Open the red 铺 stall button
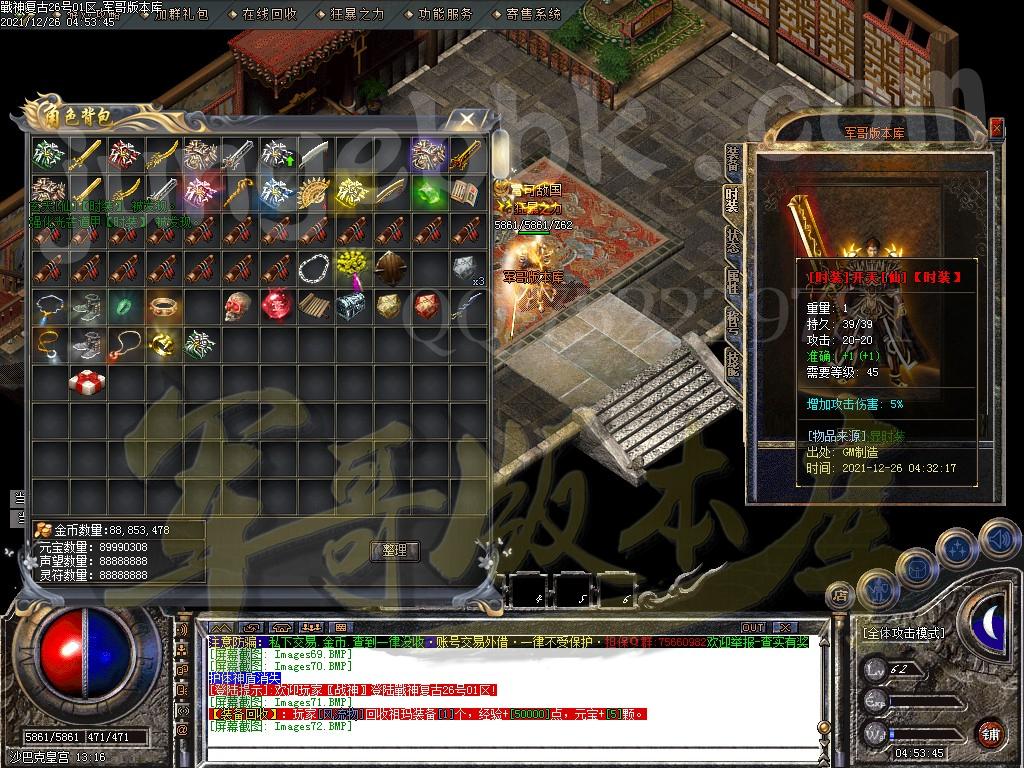 989,733
